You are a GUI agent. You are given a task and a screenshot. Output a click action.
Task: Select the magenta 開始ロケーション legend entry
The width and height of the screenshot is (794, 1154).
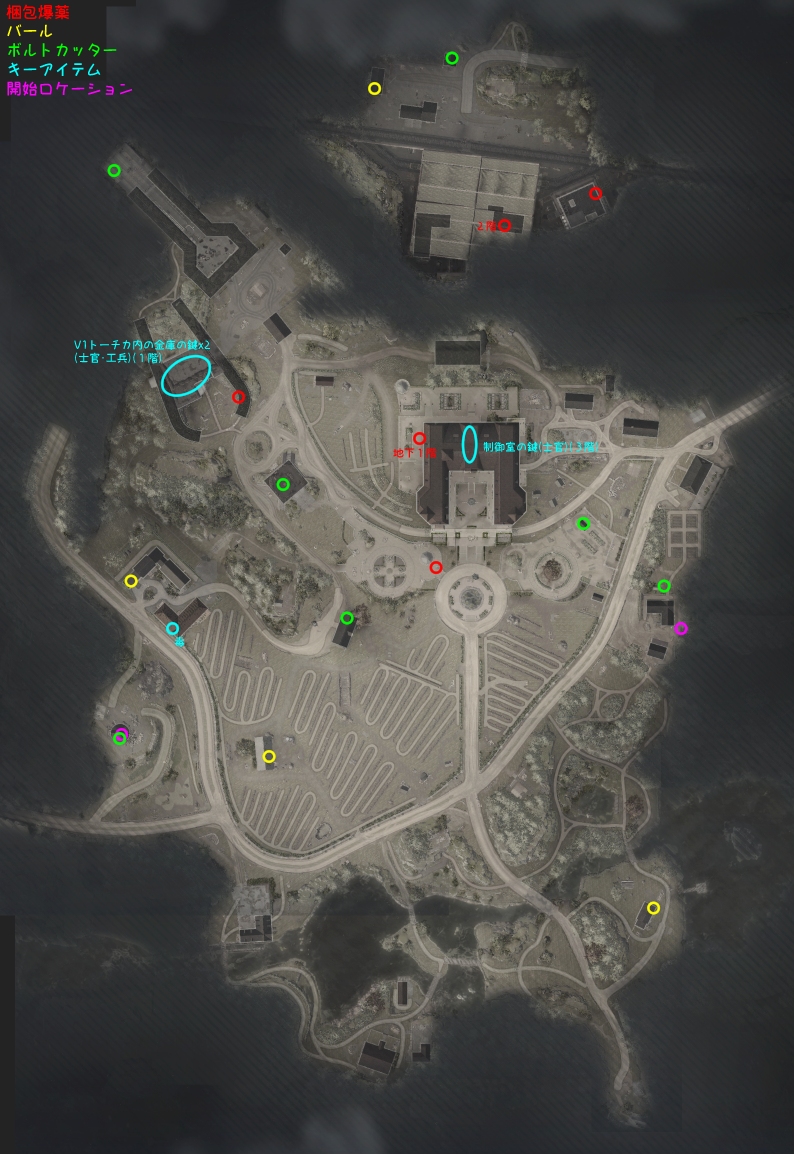69,89
